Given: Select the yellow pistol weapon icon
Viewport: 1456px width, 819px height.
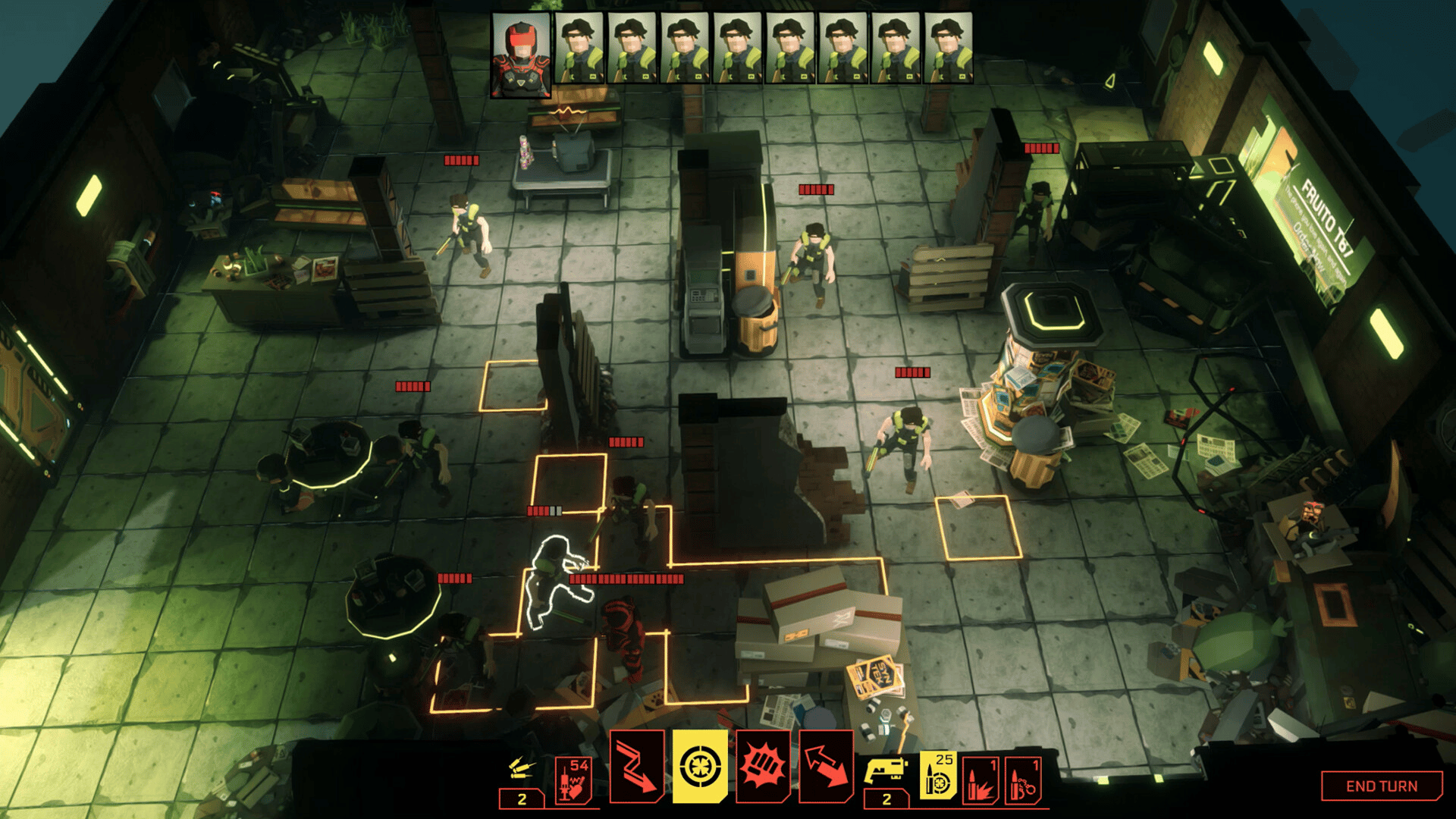Looking at the screenshot, I should [886, 771].
